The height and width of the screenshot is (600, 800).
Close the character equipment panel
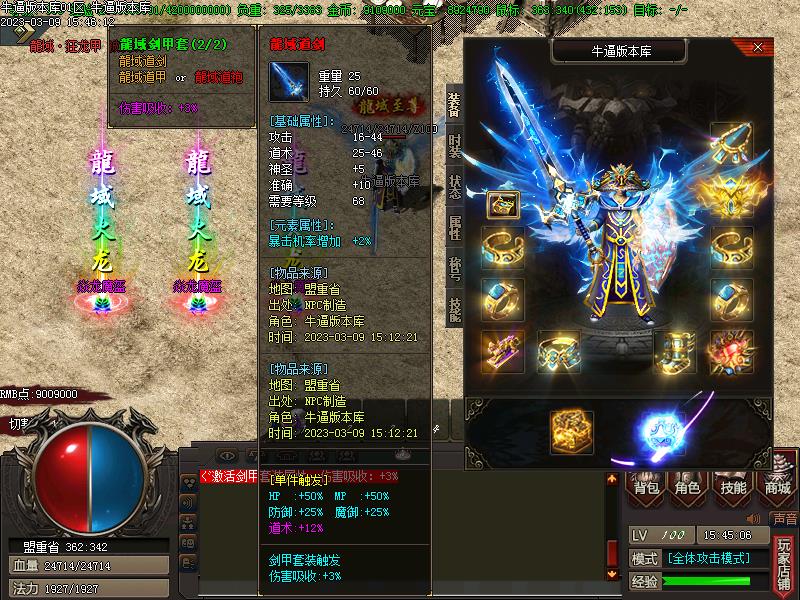[758, 48]
